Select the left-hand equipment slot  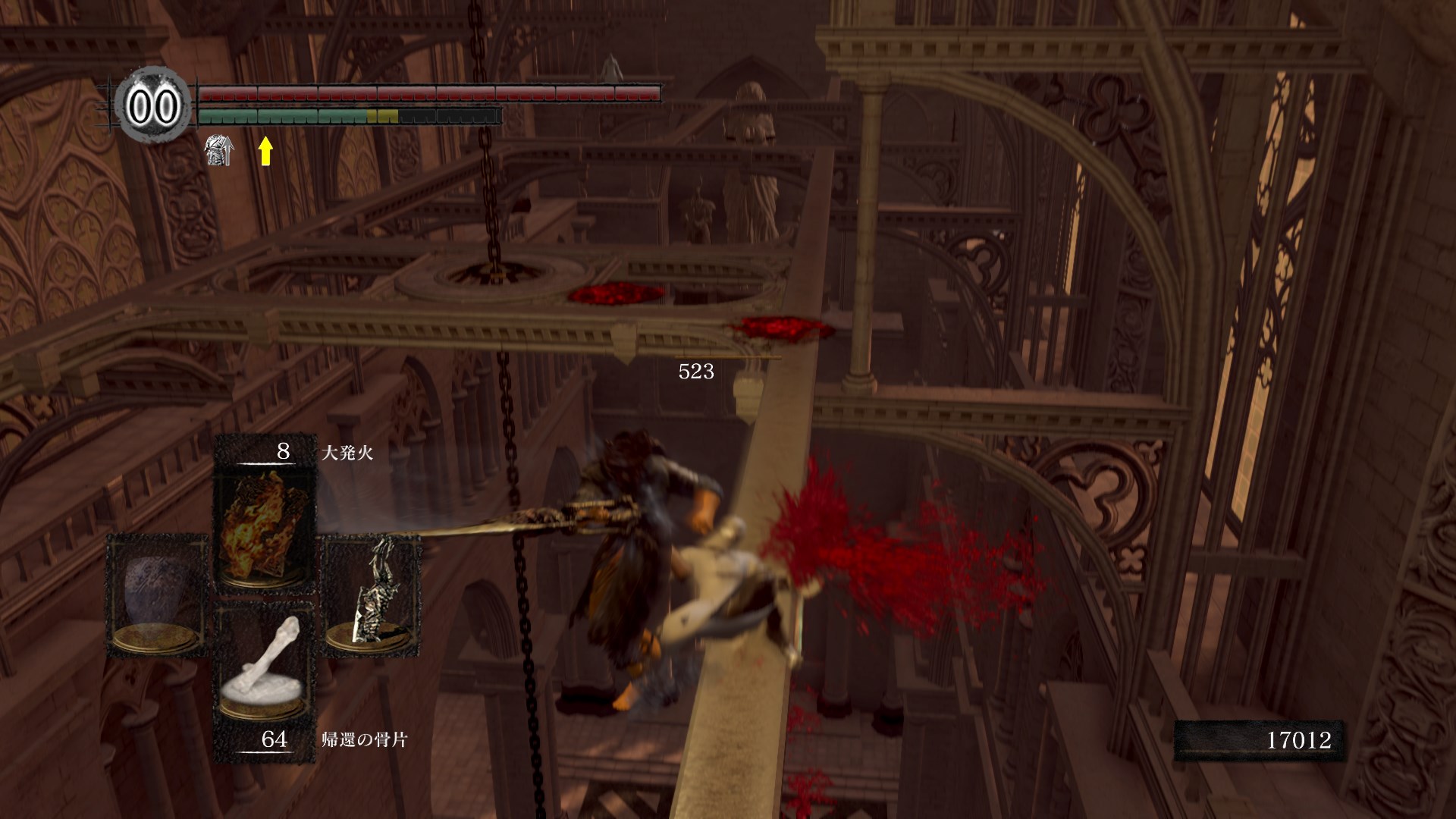(158, 594)
